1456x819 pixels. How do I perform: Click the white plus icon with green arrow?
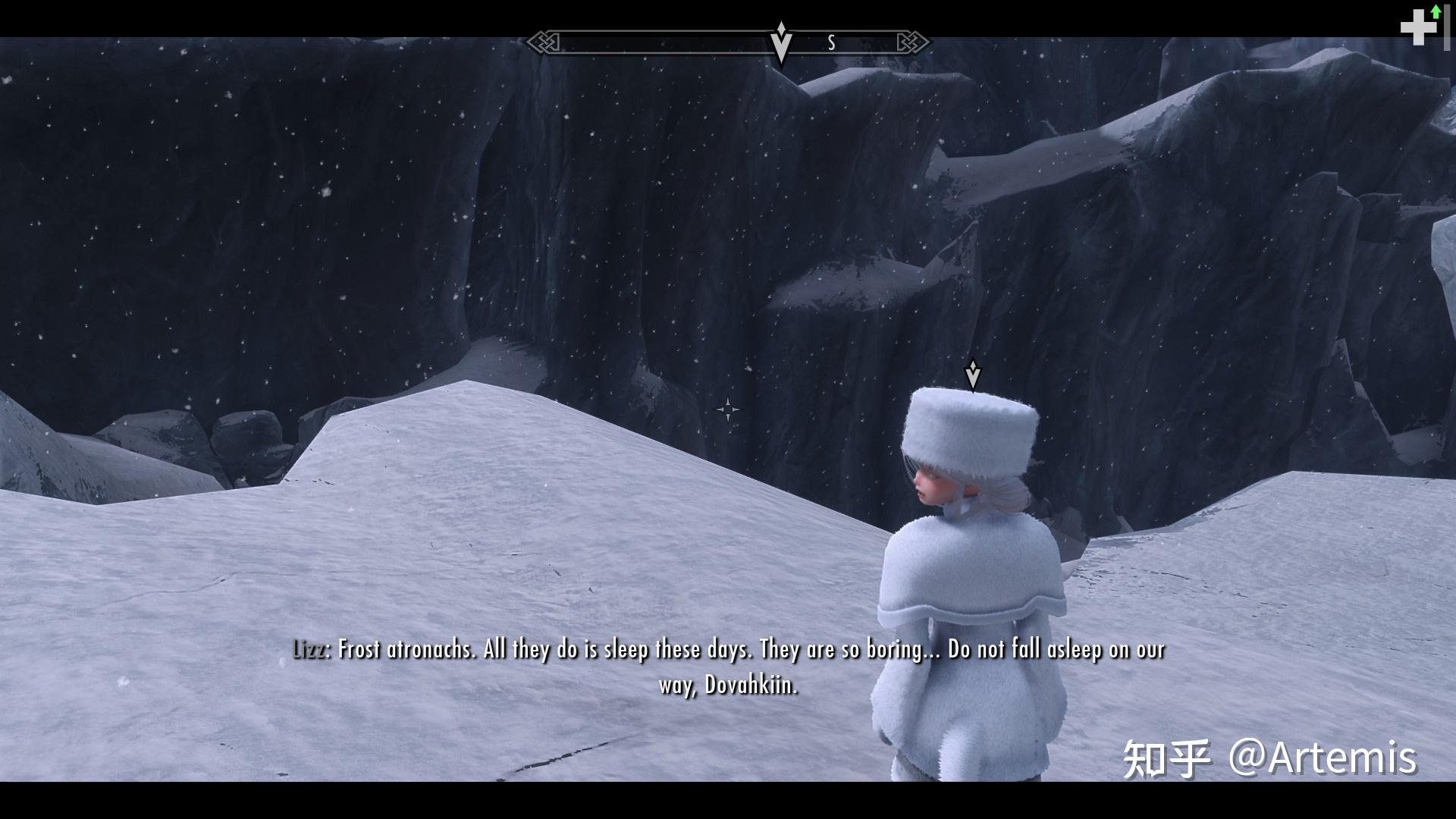[x=1420, y=27]
